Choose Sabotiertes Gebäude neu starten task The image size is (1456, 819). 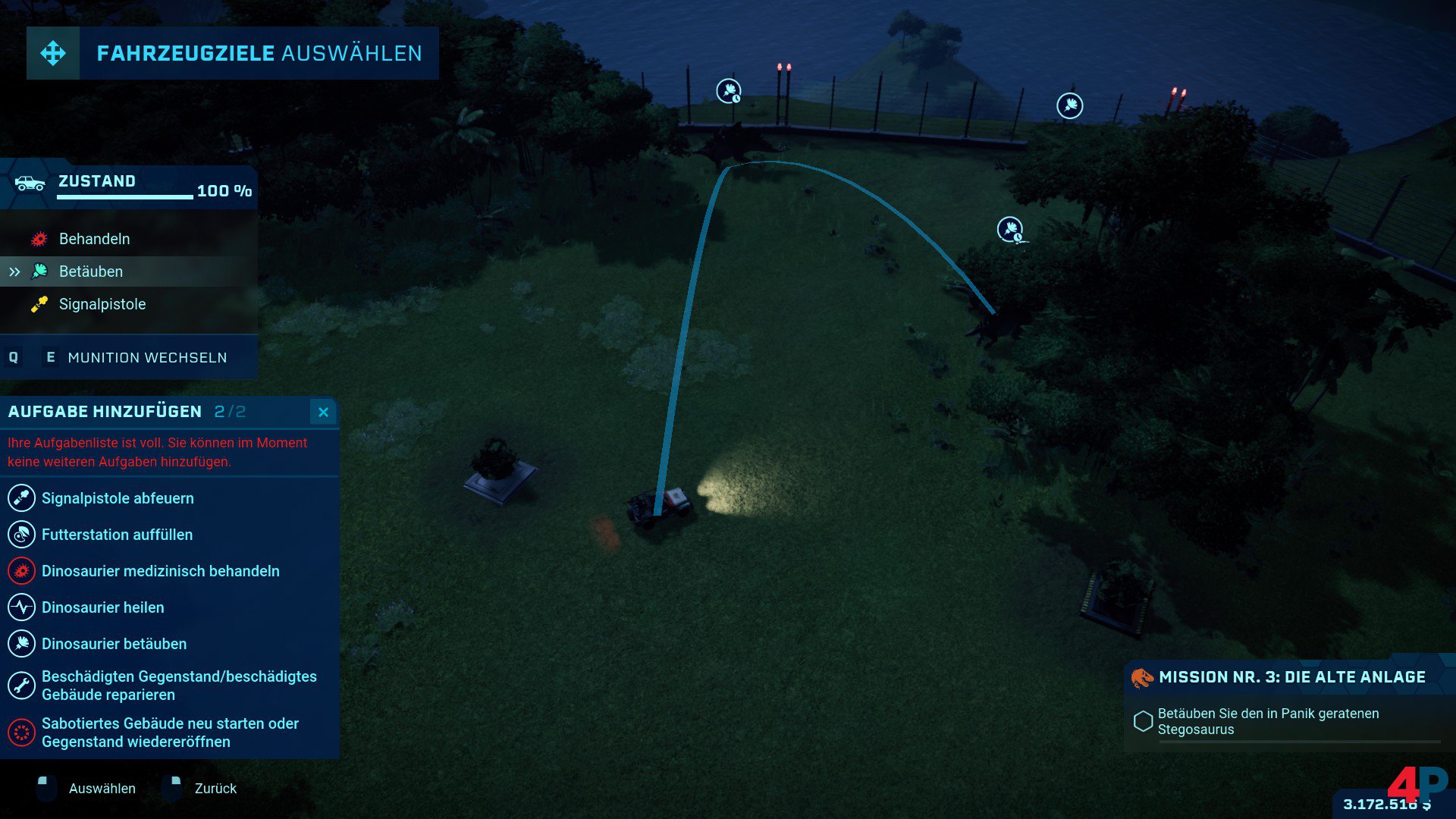(170, 733)
